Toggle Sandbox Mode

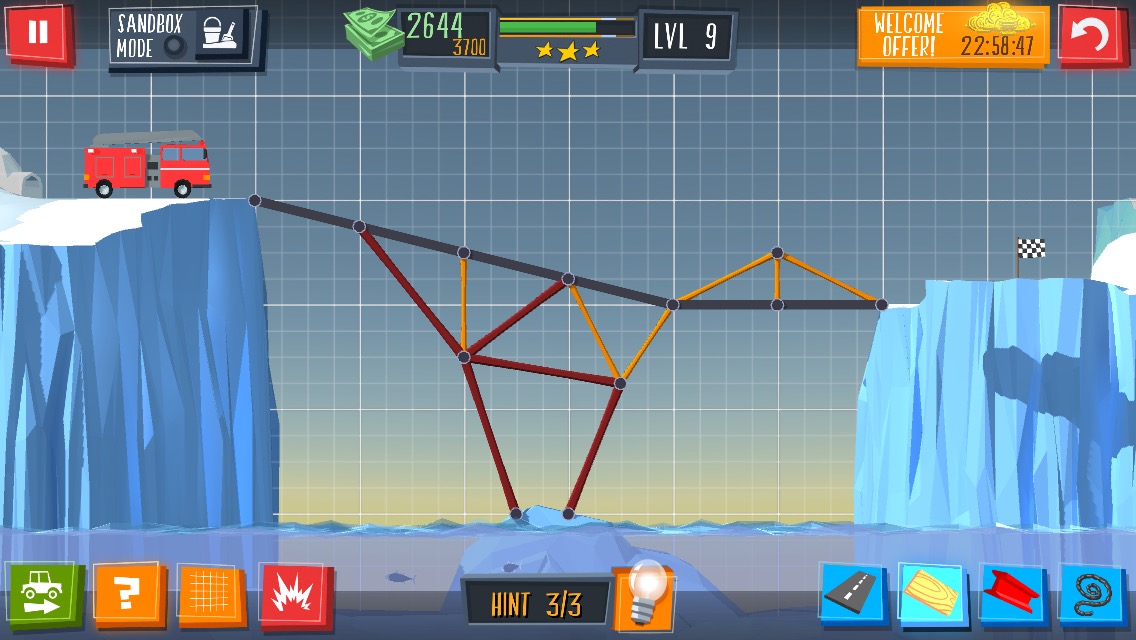[x=183, y=37]
